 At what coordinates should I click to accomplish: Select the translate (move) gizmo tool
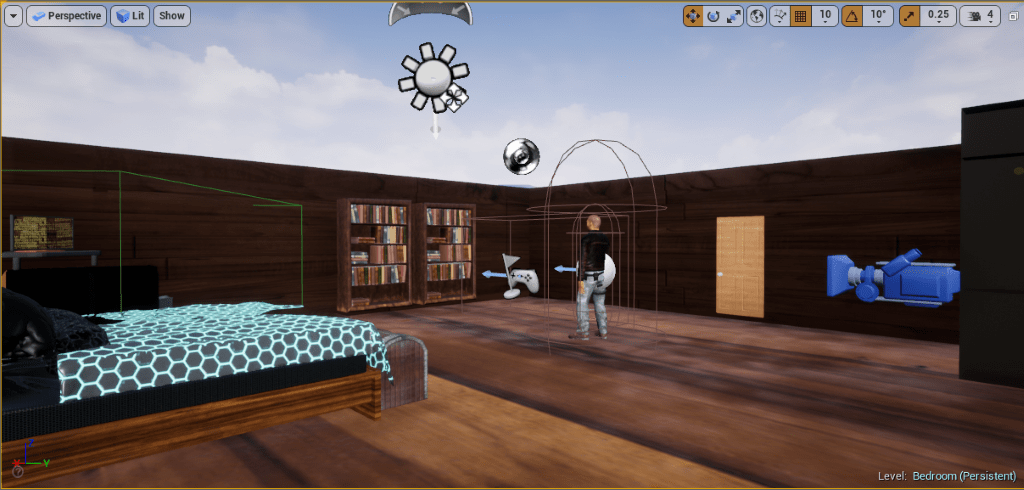point(693,16)
